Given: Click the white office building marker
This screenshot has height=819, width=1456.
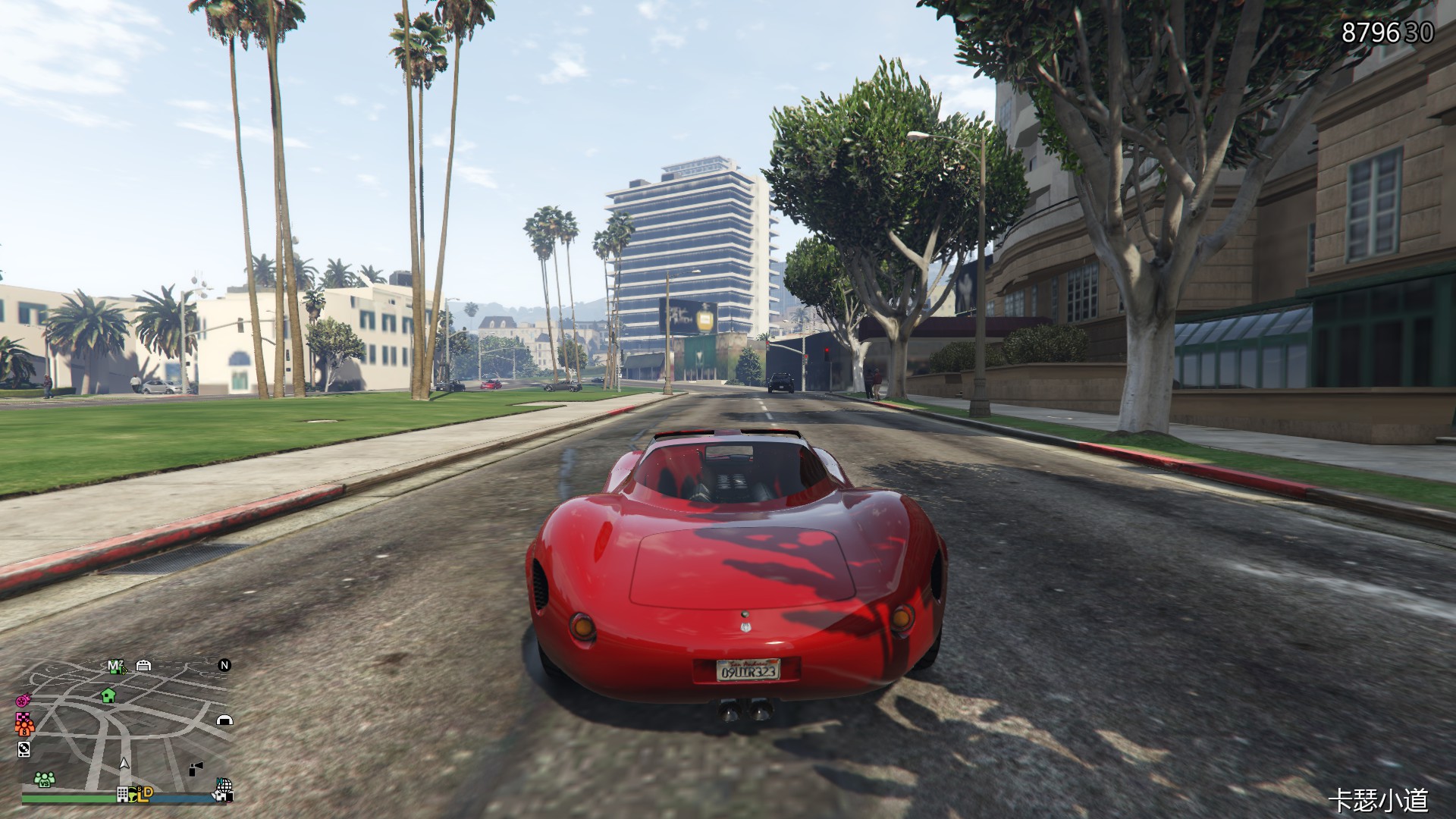Looking at the screenshot, I should click(x=122, y=795).
